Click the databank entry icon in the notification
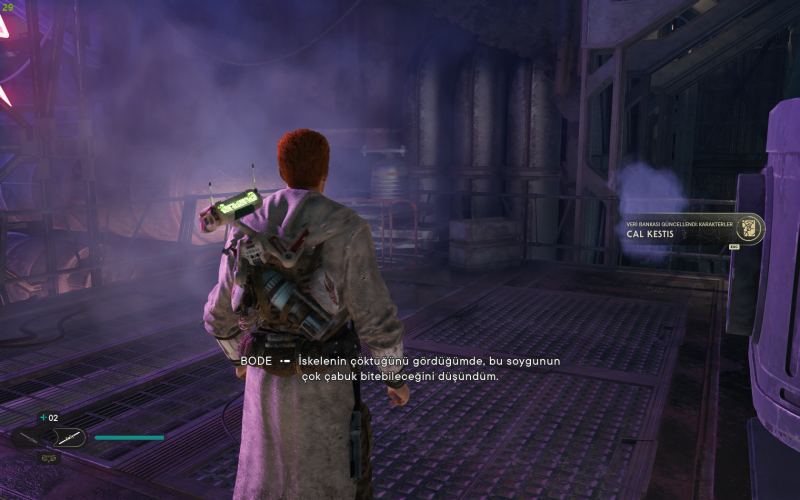Image resolution: width=800 pixels, height=500 pixels. point(748,228)
